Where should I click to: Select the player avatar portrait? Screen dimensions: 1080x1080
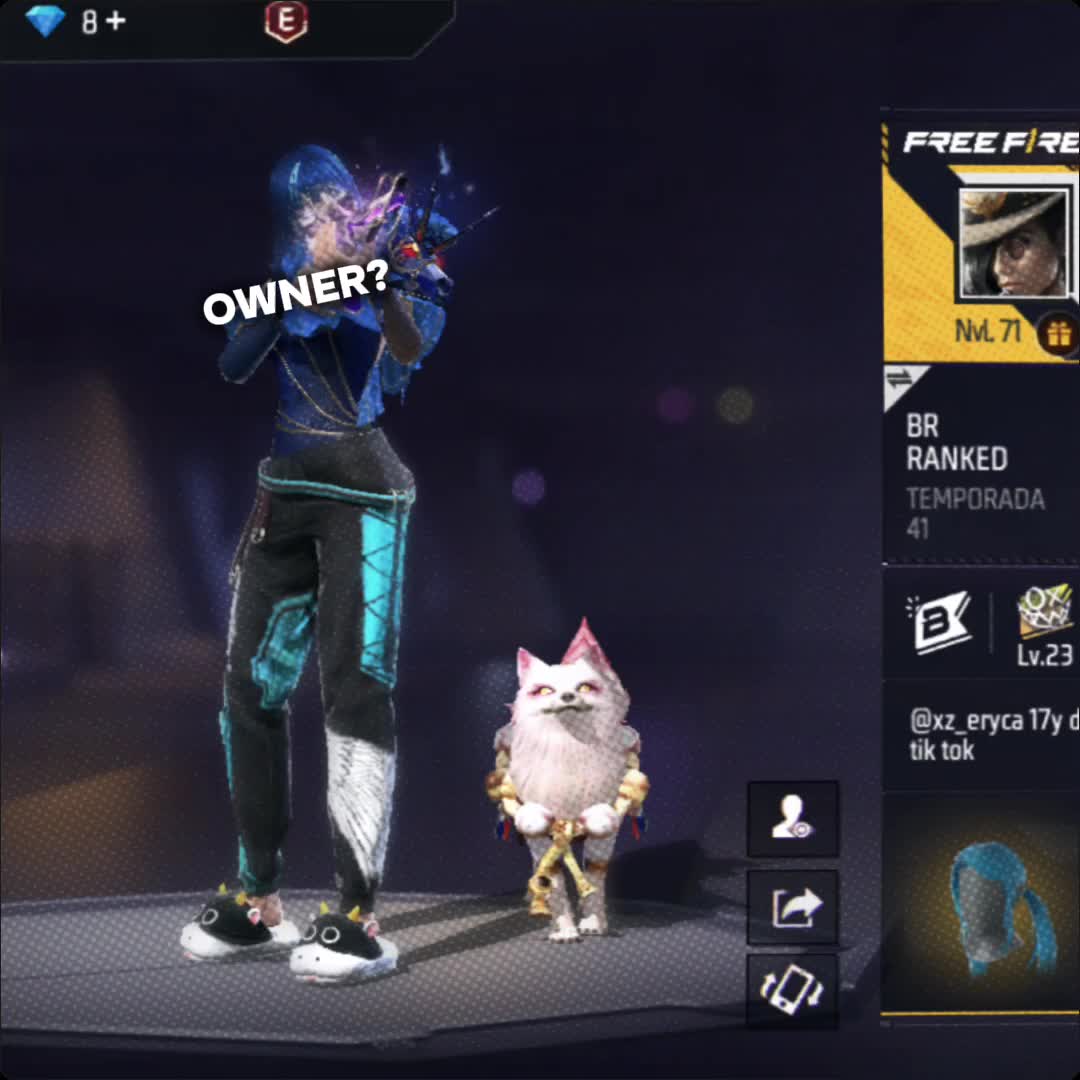[x=1012, y=242]
